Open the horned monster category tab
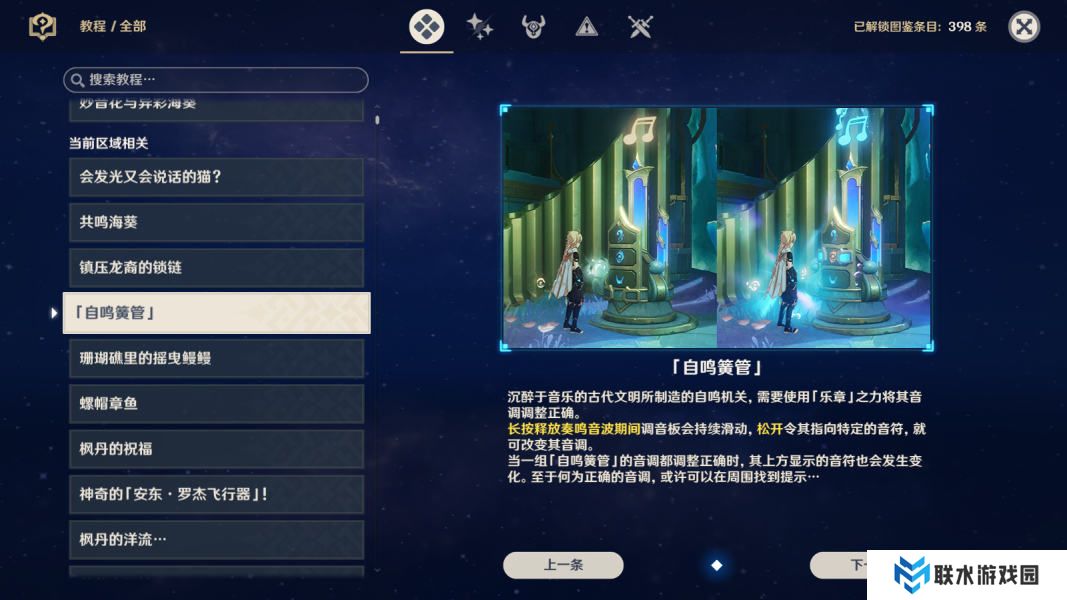 534,27
